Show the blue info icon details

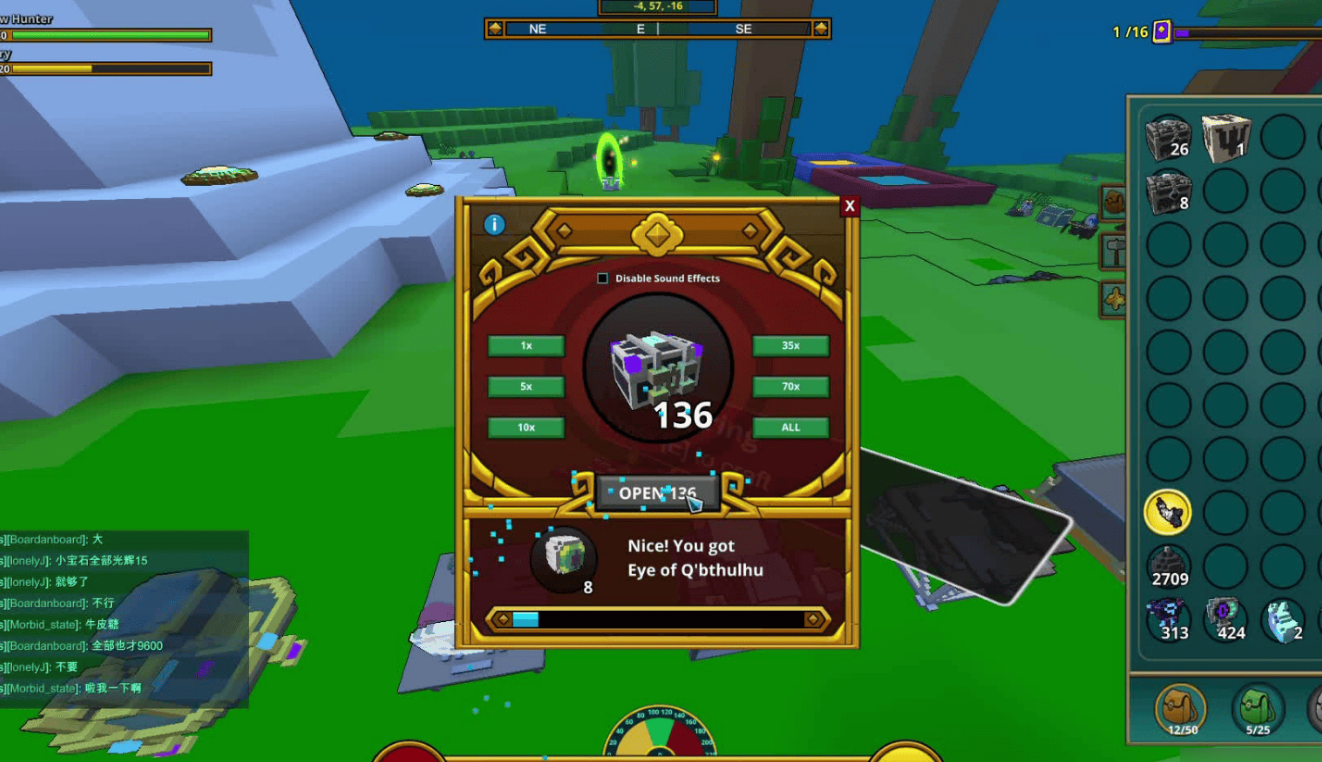pos(494,224)
